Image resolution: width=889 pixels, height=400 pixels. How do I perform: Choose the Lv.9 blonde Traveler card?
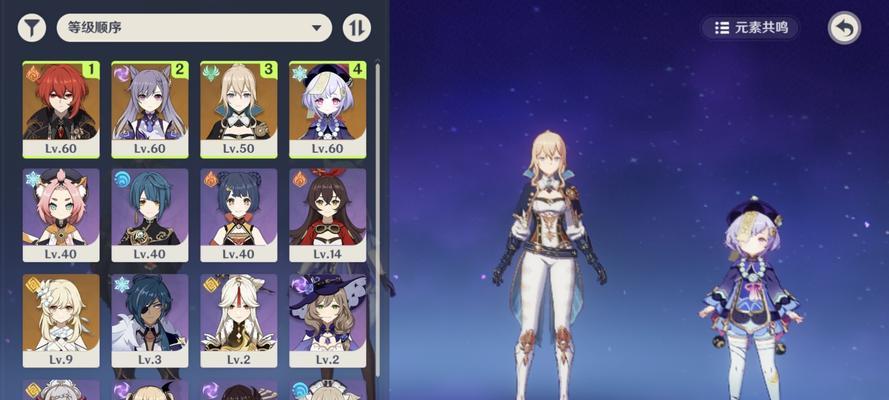coord(61,321)
